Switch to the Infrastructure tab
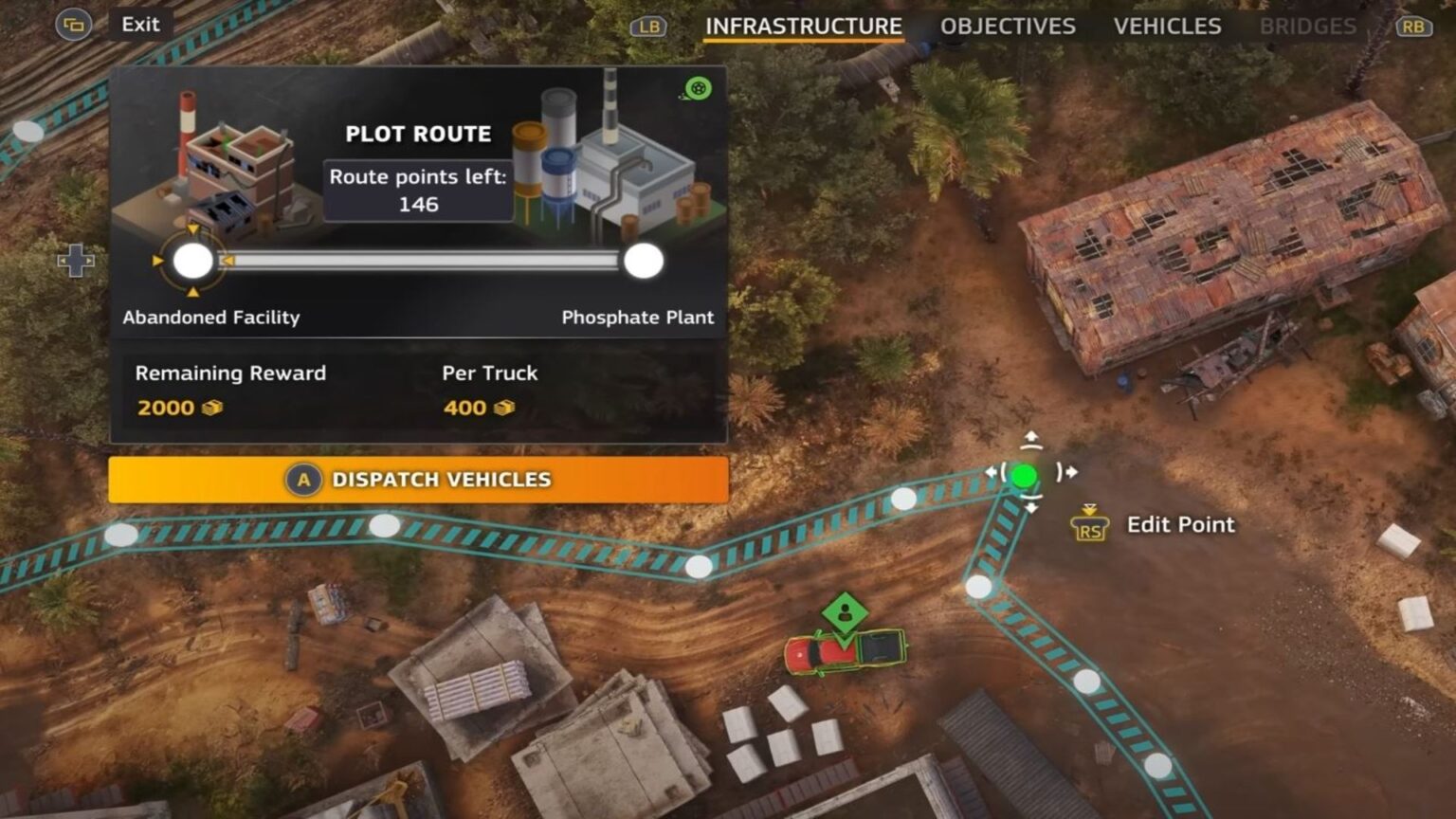 803,27
